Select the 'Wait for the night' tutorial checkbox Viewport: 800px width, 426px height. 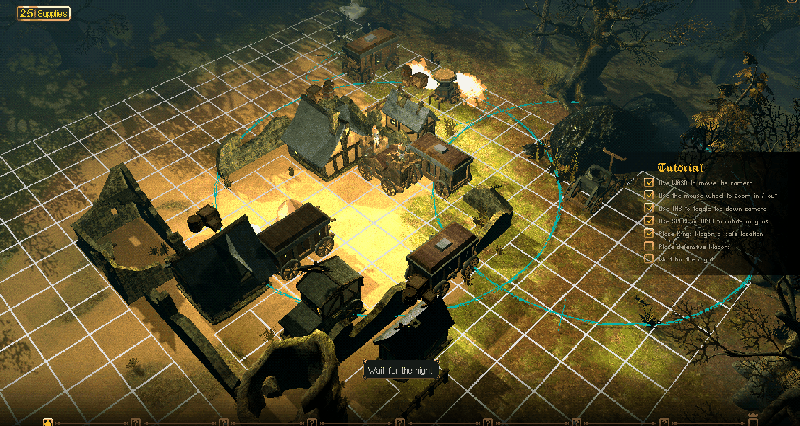(x=649, y=259)
